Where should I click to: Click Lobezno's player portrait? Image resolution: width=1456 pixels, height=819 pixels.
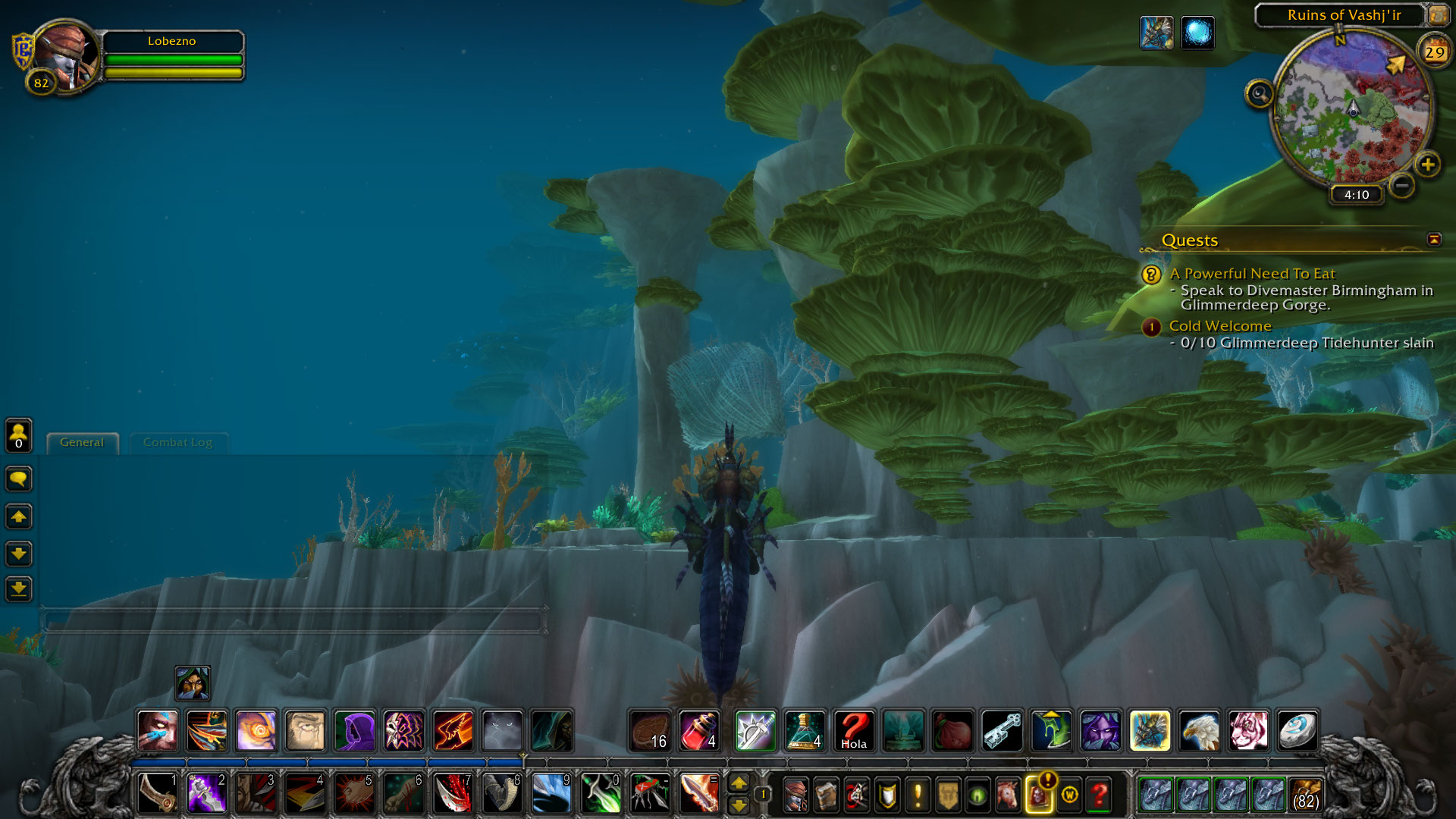(x=67, y=57)
